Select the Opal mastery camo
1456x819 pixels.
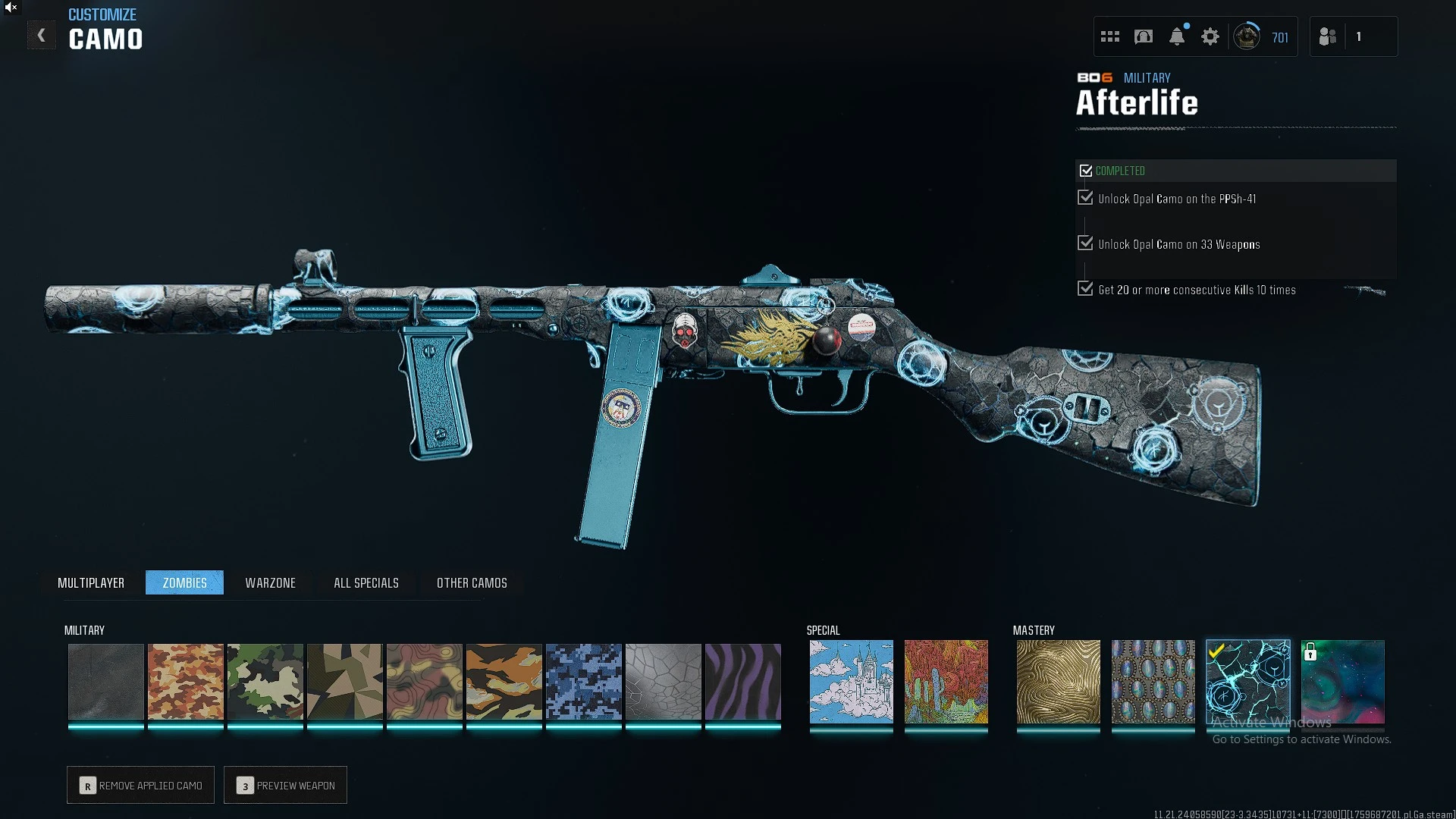(1153, 681)
